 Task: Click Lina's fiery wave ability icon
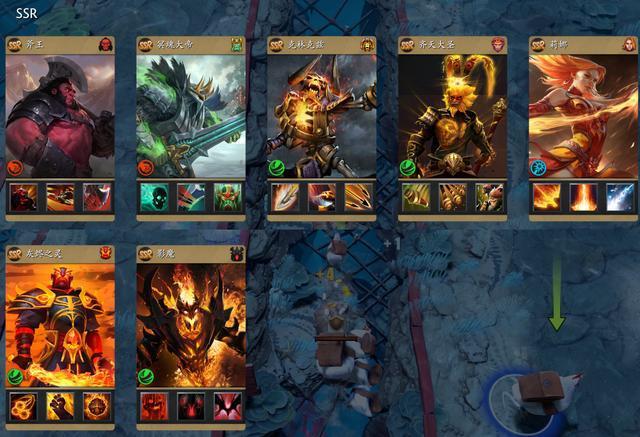(546, 196)
